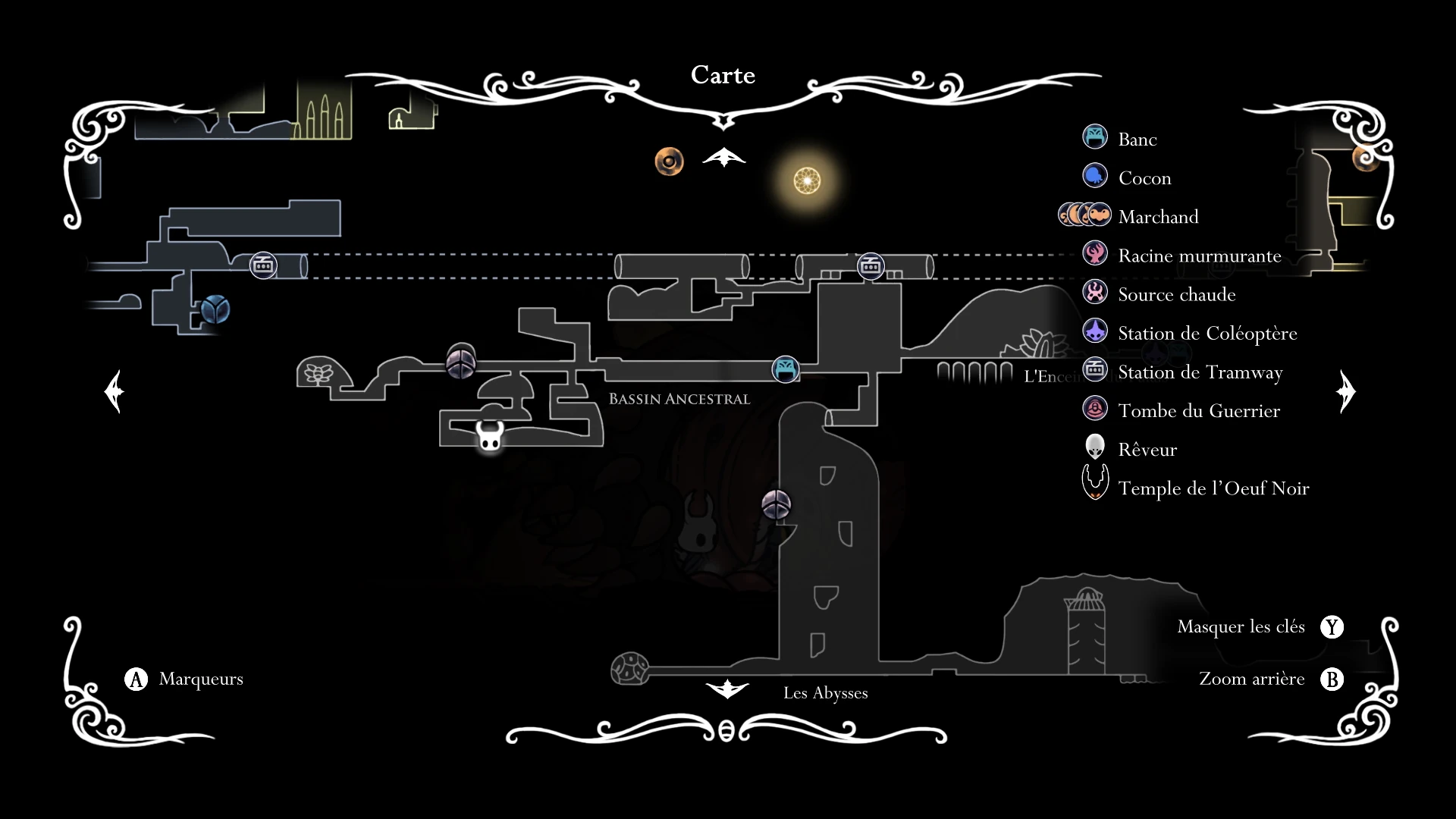The height and width of the screenshot is (819, 1456).
Task: Select the Tombe du Guerrier legend icon
Action: click(1095, 408)
